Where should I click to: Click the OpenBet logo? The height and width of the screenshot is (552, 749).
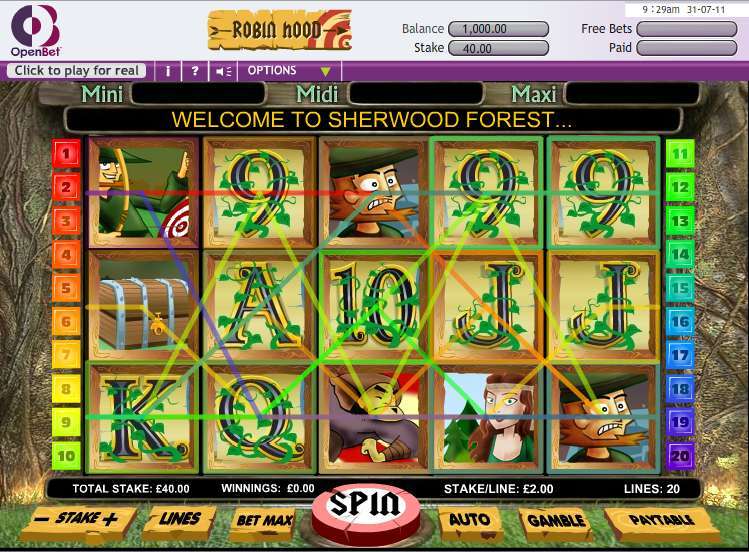click(x=34, y=30)
